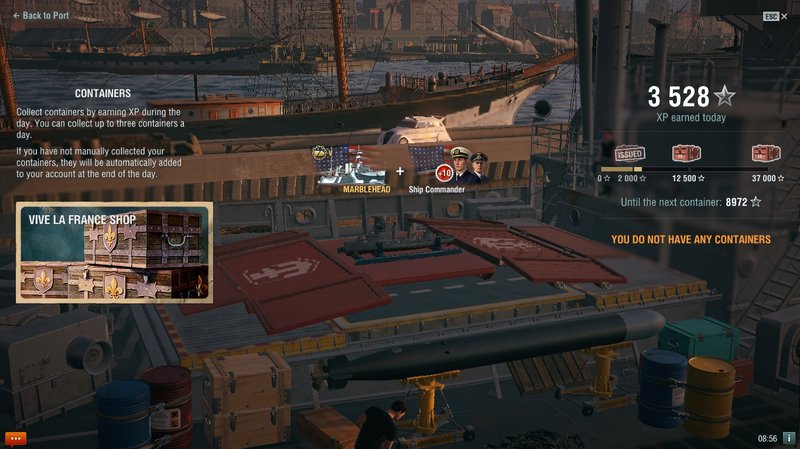Image resolution: width=800 pixels, height=449 pixels.
Task: Select the 37 000 XP container icon
Action: (x=765, y=154)
